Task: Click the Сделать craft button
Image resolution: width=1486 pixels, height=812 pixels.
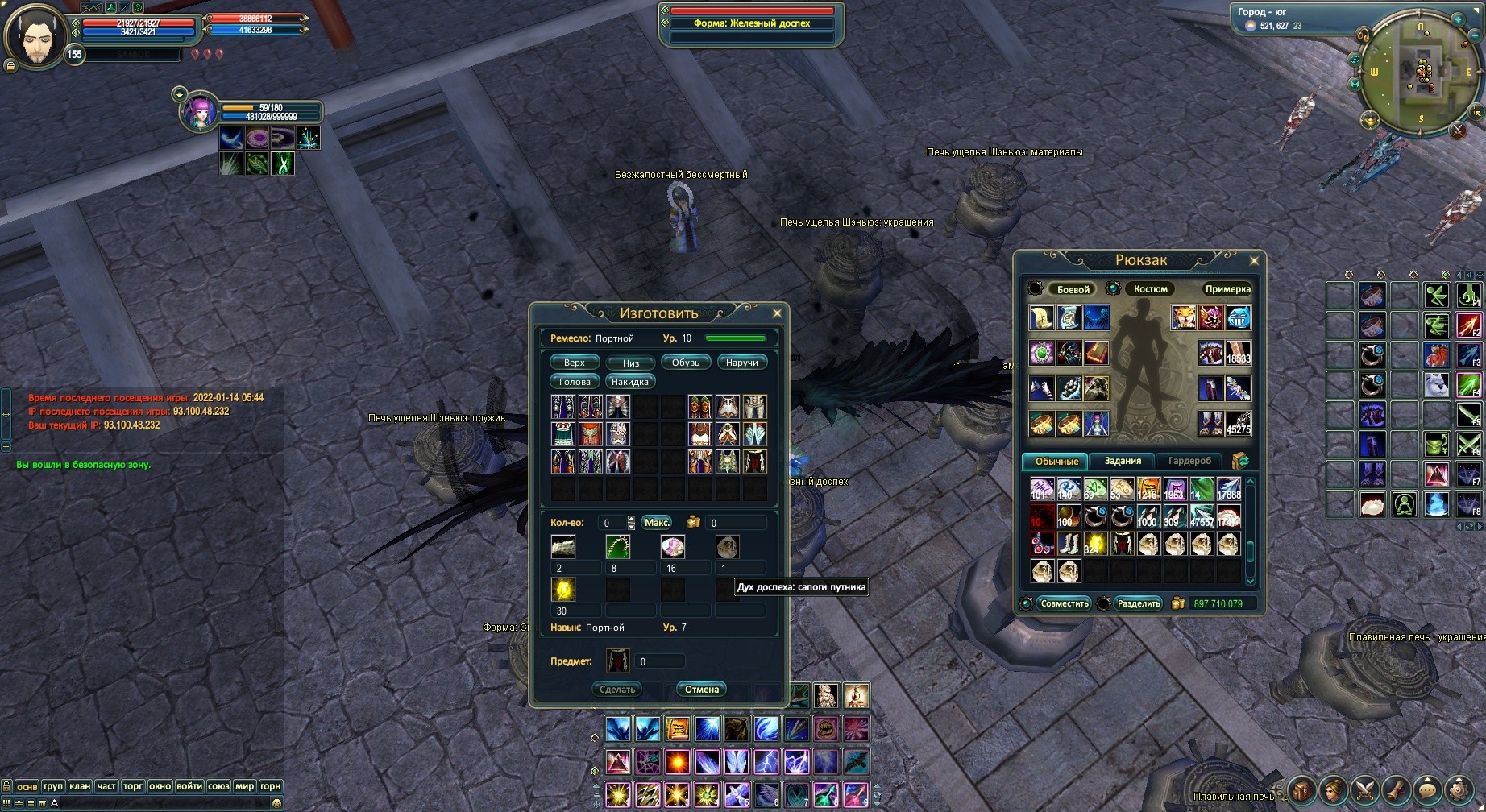Action: [618, 690]
